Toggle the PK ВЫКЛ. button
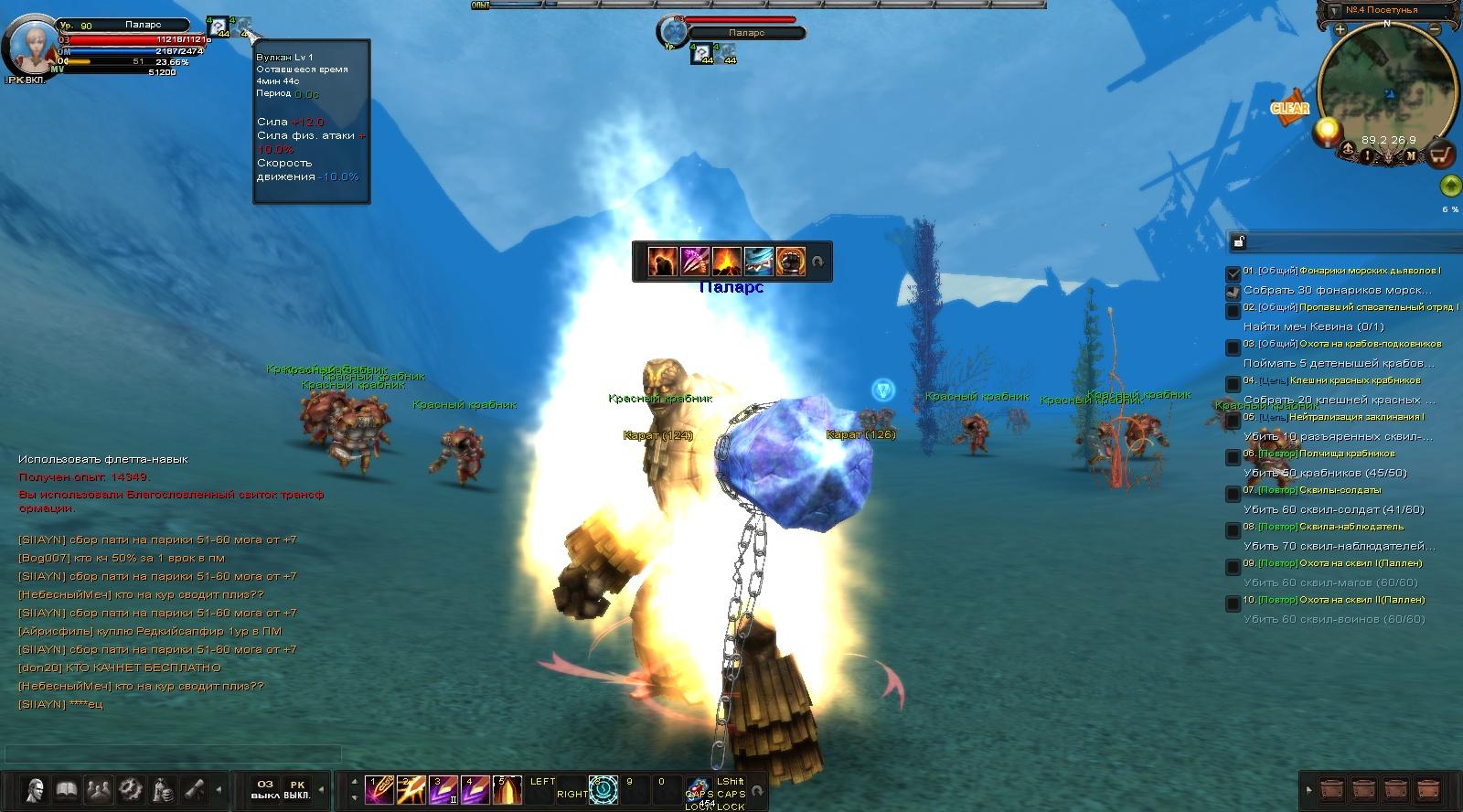1463x812 pixels. click(x=297, y=789)
